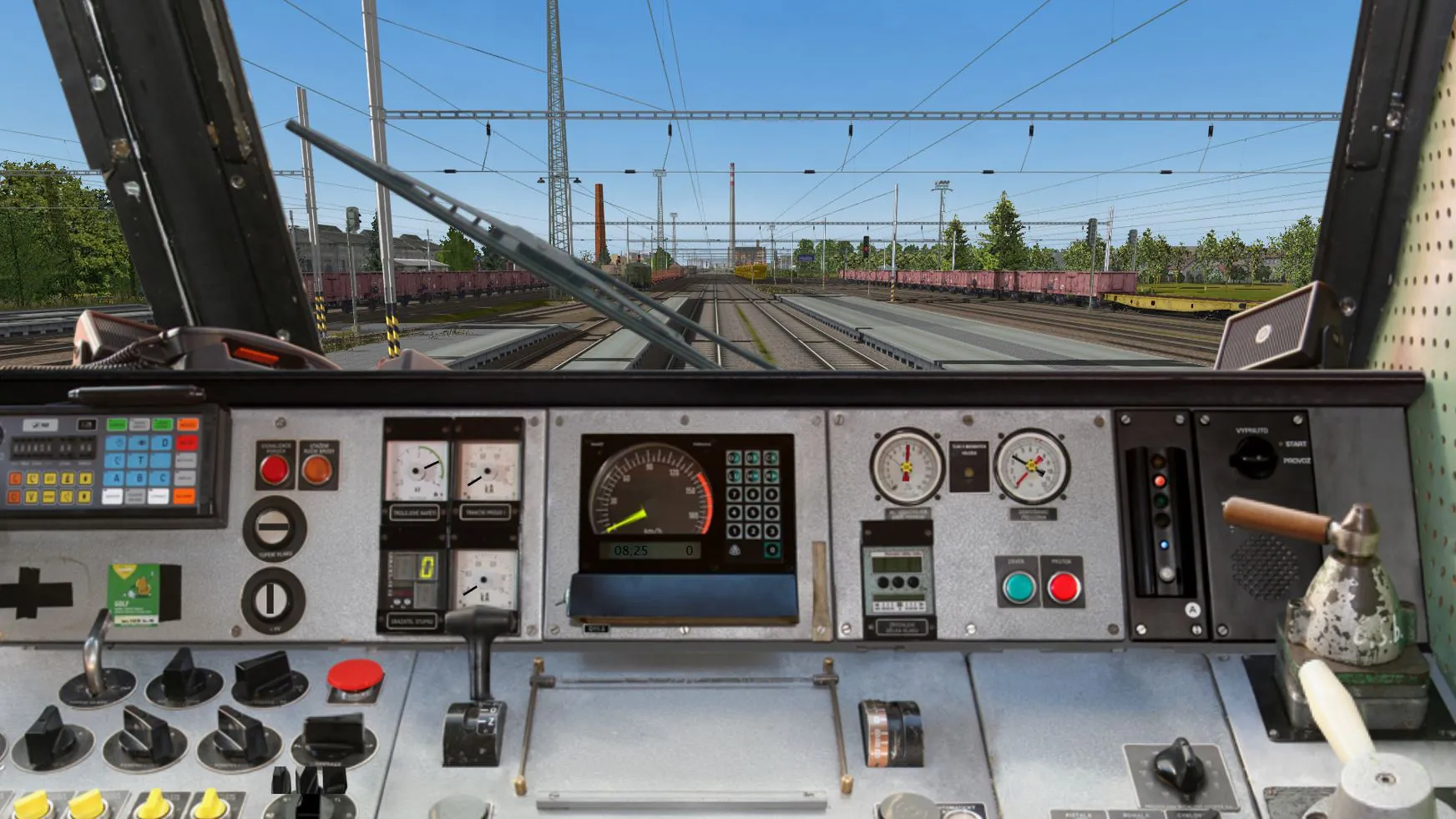Tap the red key on the radio keypad
This screenshot has width=1456, height=819.
(x=187, y=442)
